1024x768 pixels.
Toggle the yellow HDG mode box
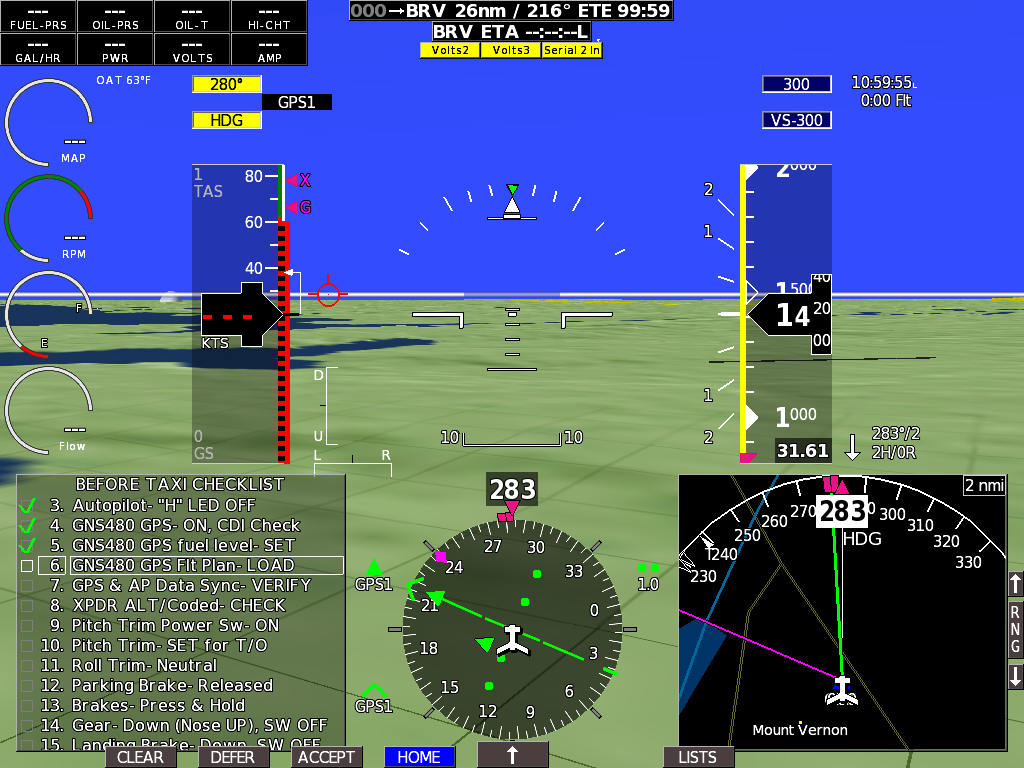tap(227, 121)
